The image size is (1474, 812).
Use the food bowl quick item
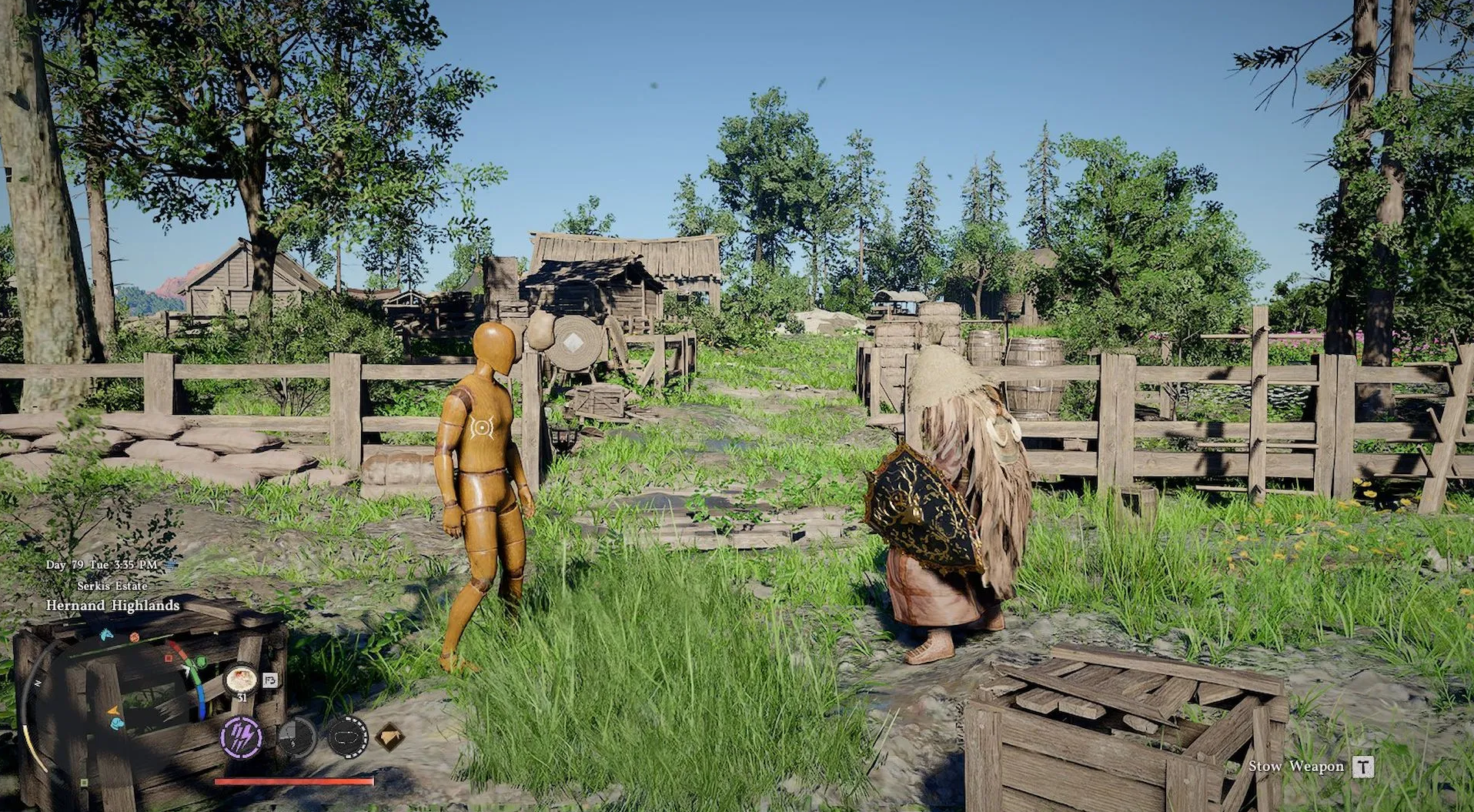coord(241,680)
